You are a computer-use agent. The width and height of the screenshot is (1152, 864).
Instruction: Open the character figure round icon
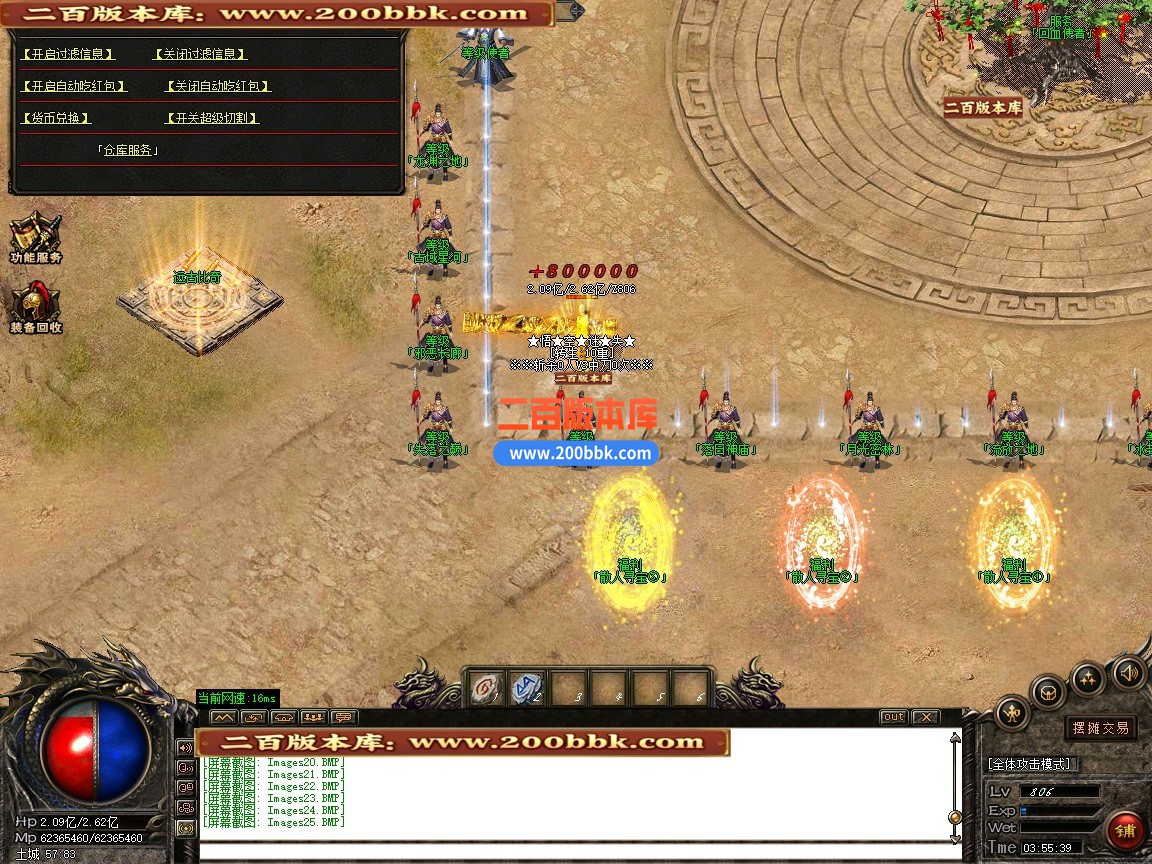click(1013, 712)
